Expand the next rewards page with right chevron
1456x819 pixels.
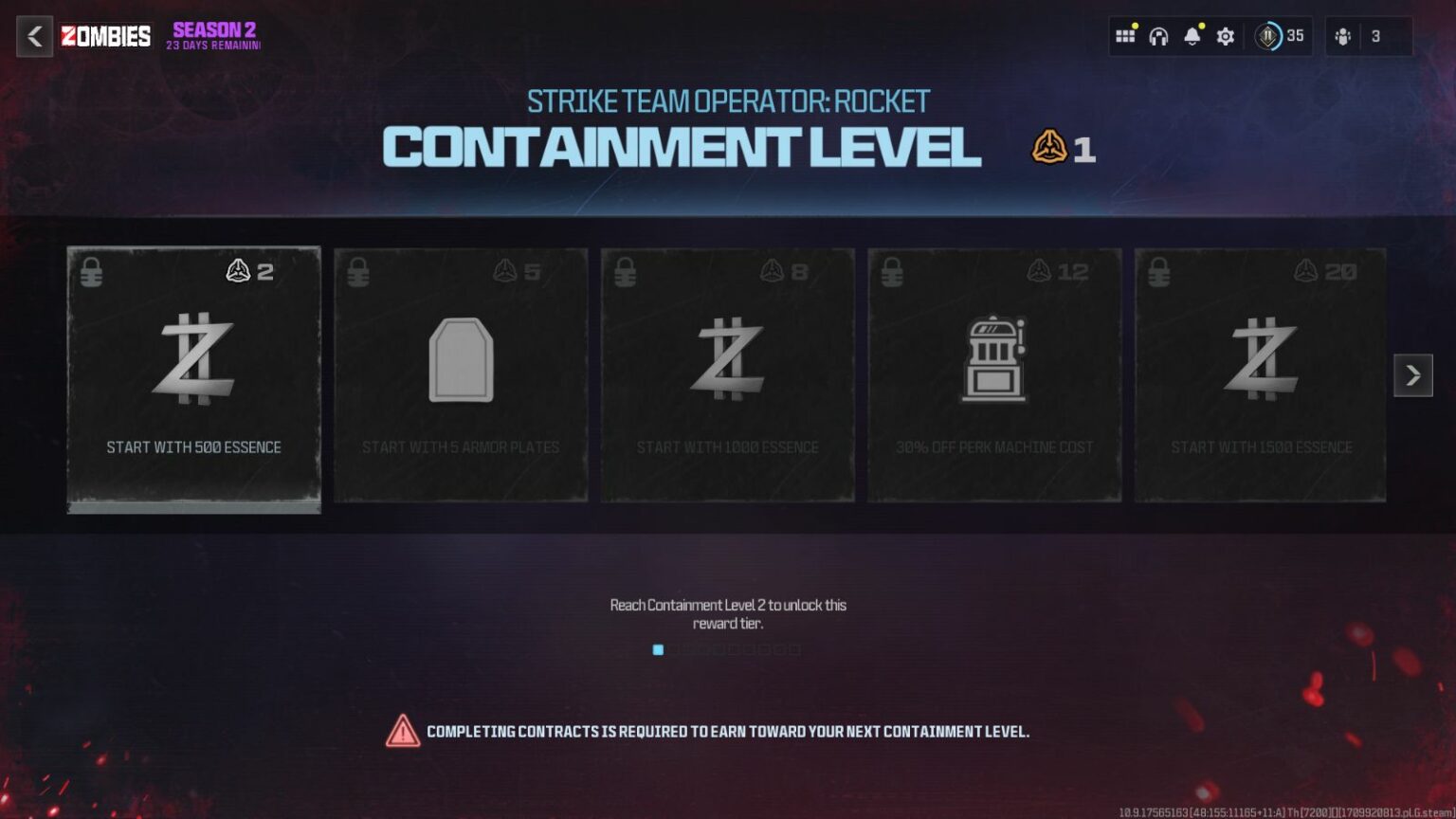pos(1412,375)
